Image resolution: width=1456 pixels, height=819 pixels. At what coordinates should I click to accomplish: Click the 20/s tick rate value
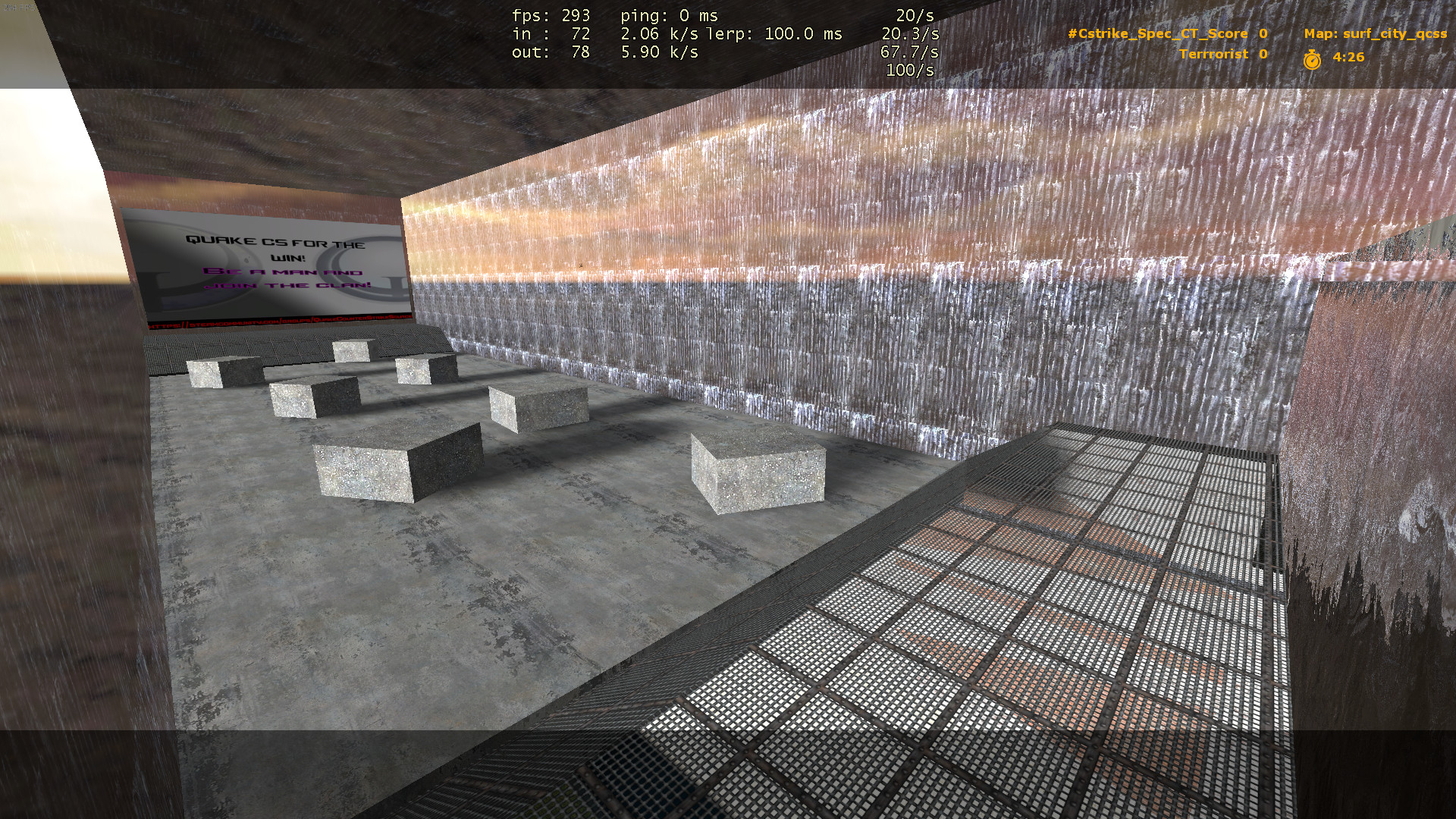click(x=915, y=14)
